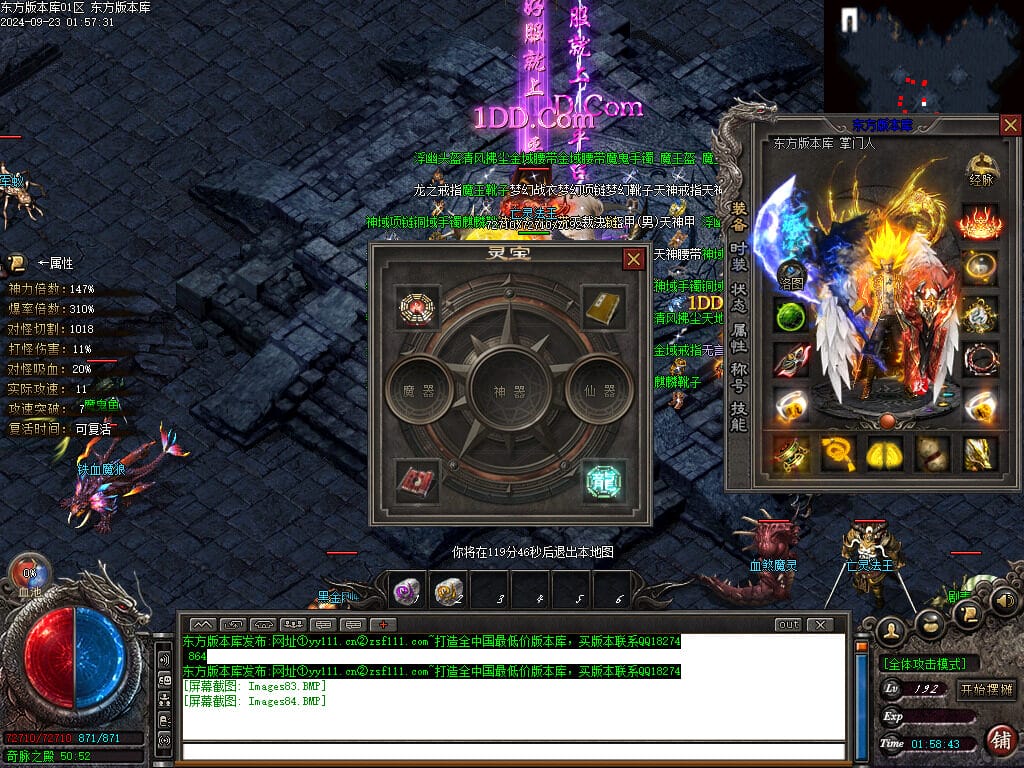This screenshot has width=1024, height=768.
Task: Open the red 铺 shop button
Action: pyautogui.click(x=999, y=740)
